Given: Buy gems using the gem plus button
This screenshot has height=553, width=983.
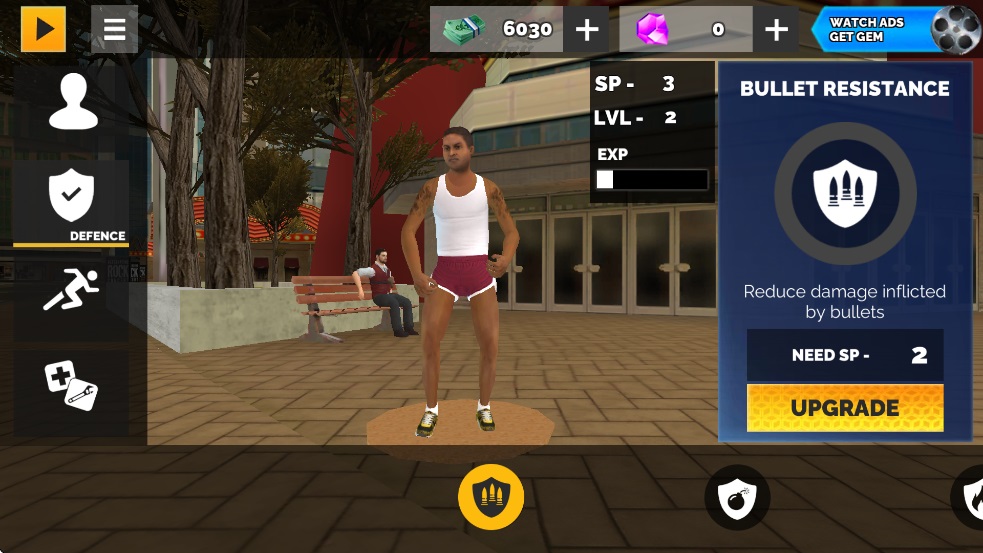Looking at the screenshot, I should (x=776, y=30).
